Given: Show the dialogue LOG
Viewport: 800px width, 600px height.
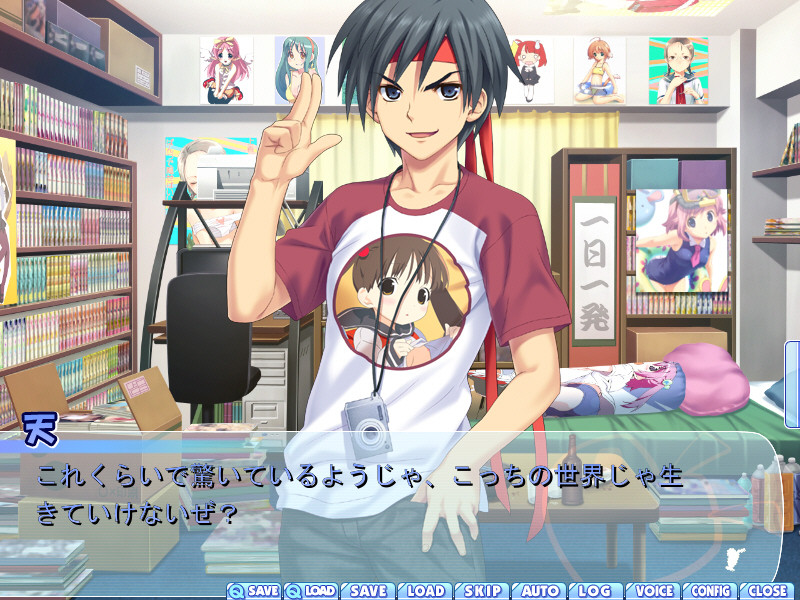Looking at the screenshot, I should point(596,591).
